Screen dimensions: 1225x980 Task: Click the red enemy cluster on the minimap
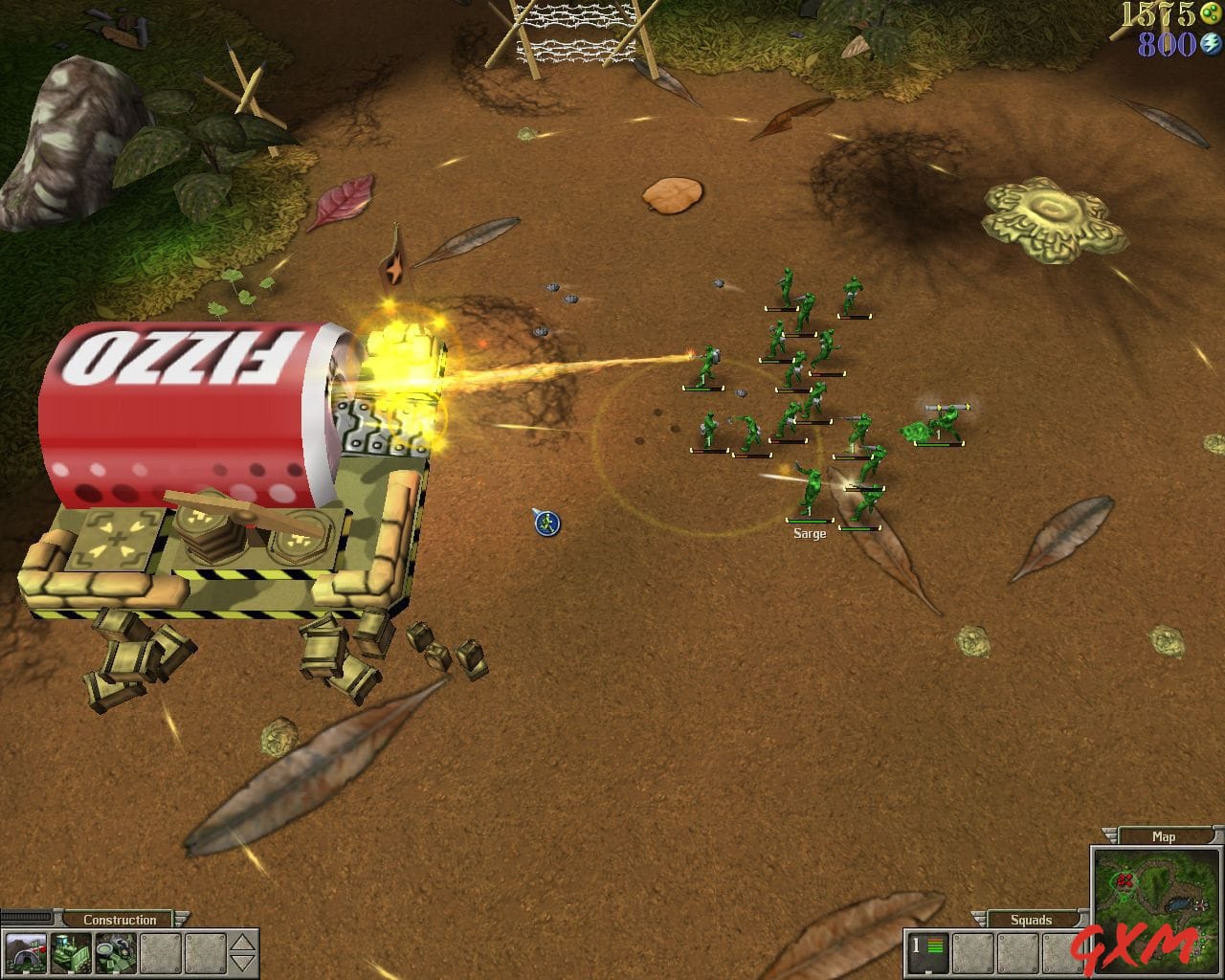[x=1125, y=880]
